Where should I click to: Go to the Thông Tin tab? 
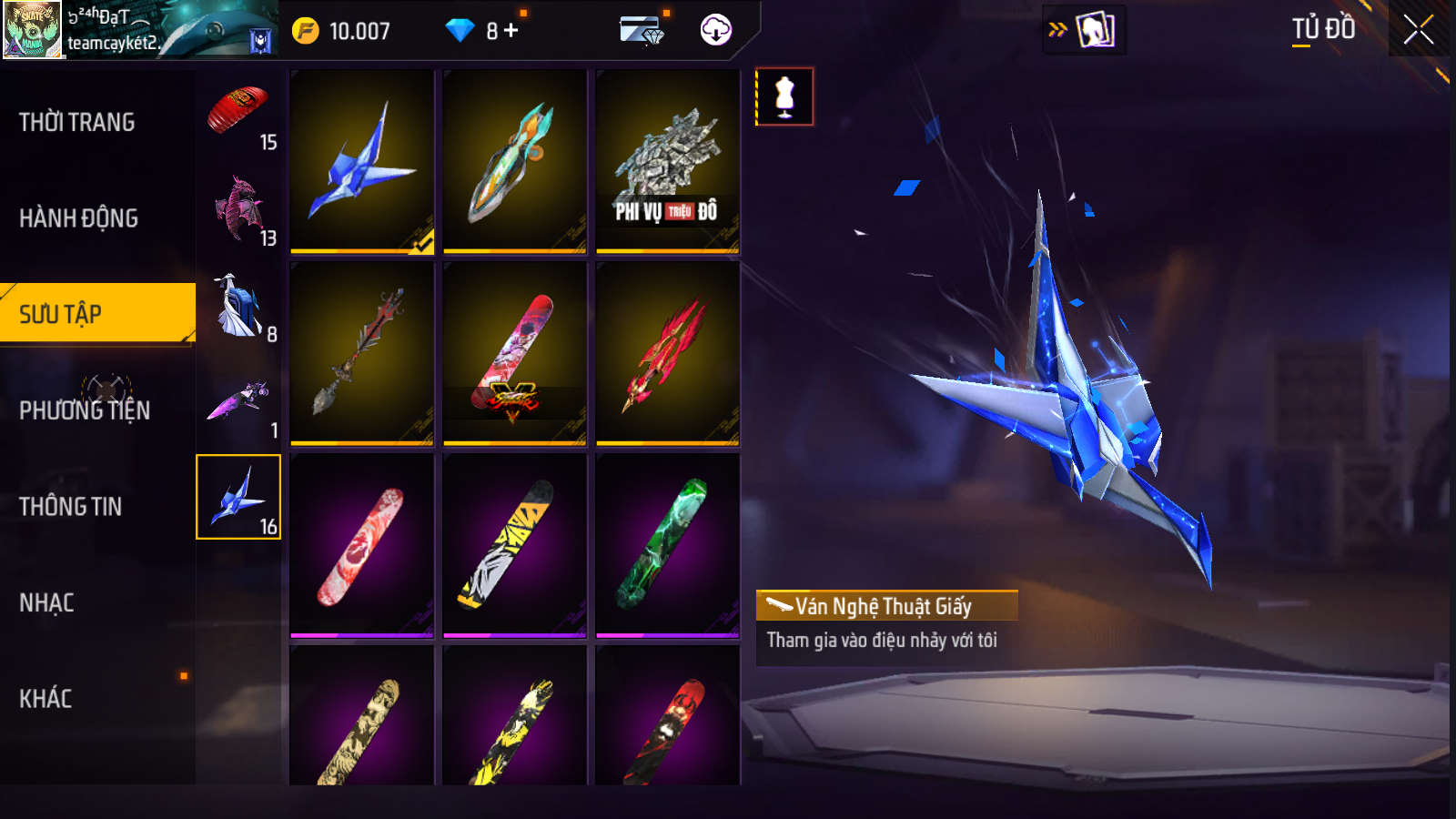point(71,506)
